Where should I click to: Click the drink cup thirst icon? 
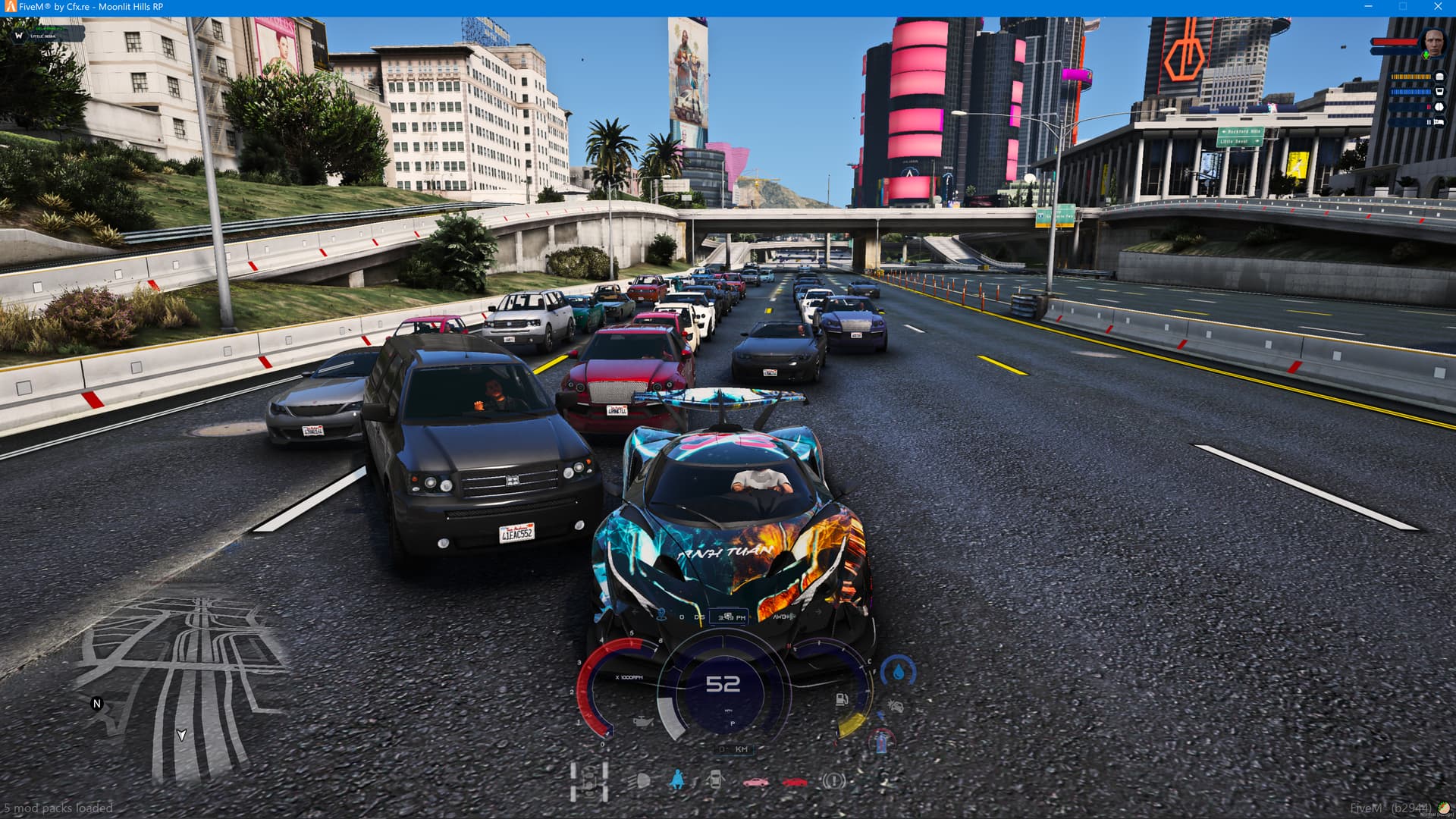point(1439,92)
